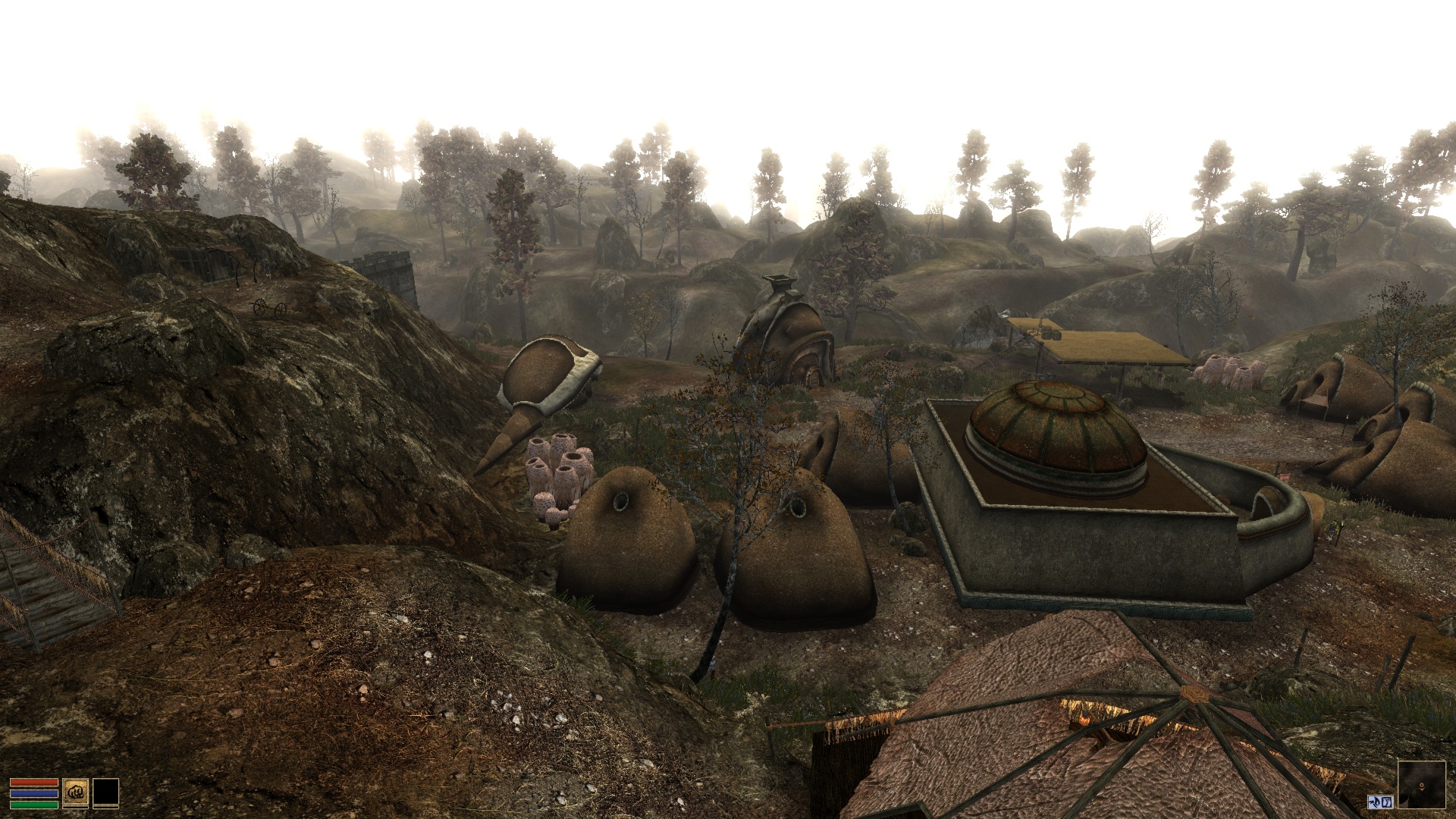This screenshot has height=819, width=1456.
Task: Select the hand-to-hand fist weapon icon
Action: tap(75, 792)
